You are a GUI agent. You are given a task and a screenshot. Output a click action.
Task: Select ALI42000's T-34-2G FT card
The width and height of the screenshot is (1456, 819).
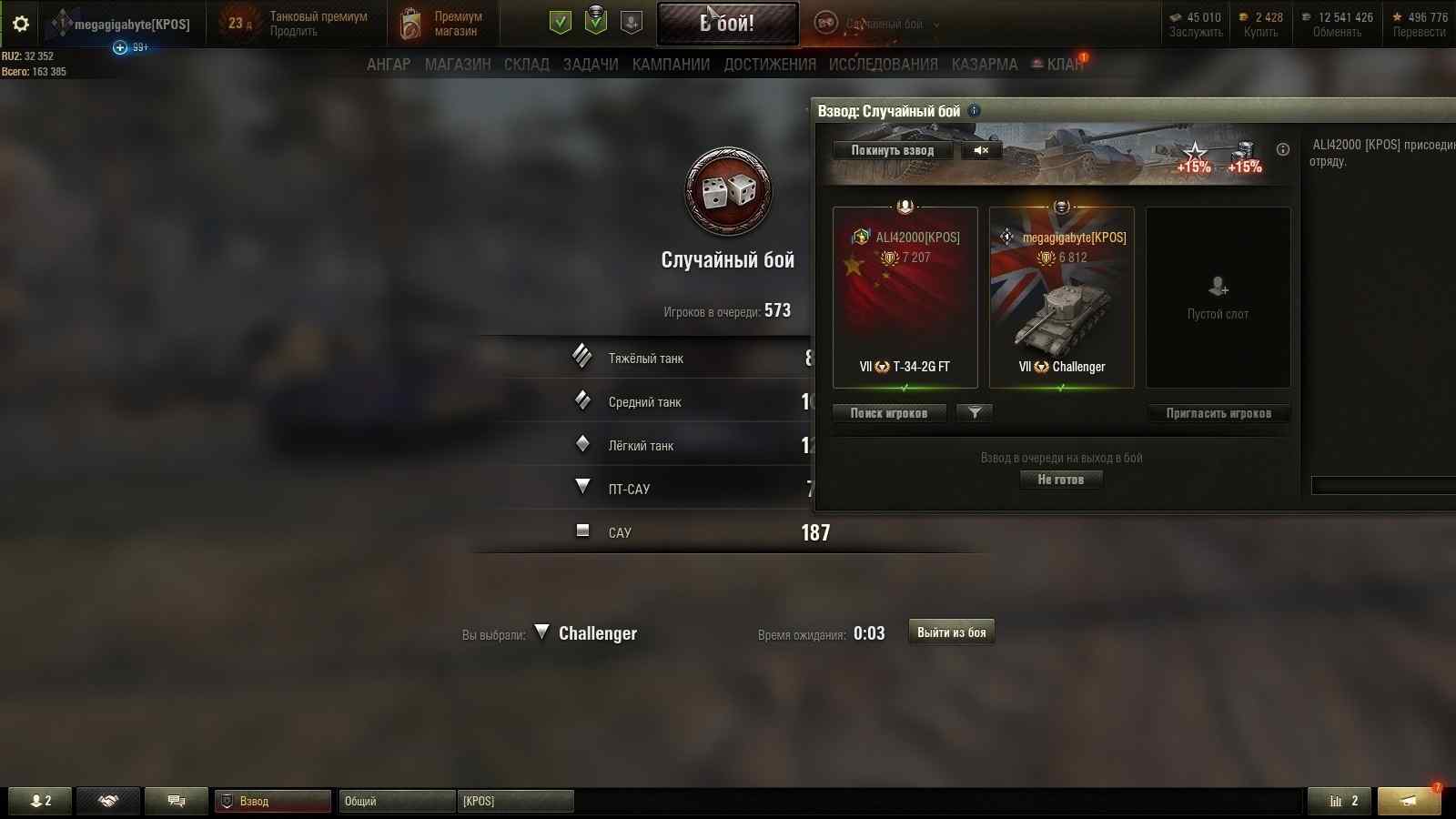coord(905,298)
